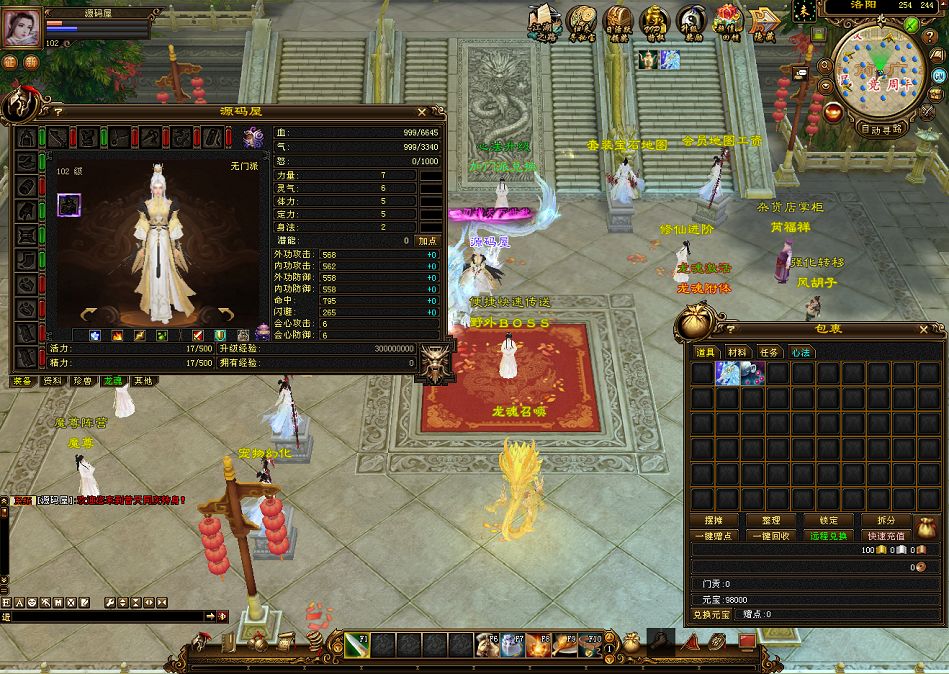The image size is (949, 674).
Task: Open 快速充值 quick recharge
Action: (x=885, y=536)
